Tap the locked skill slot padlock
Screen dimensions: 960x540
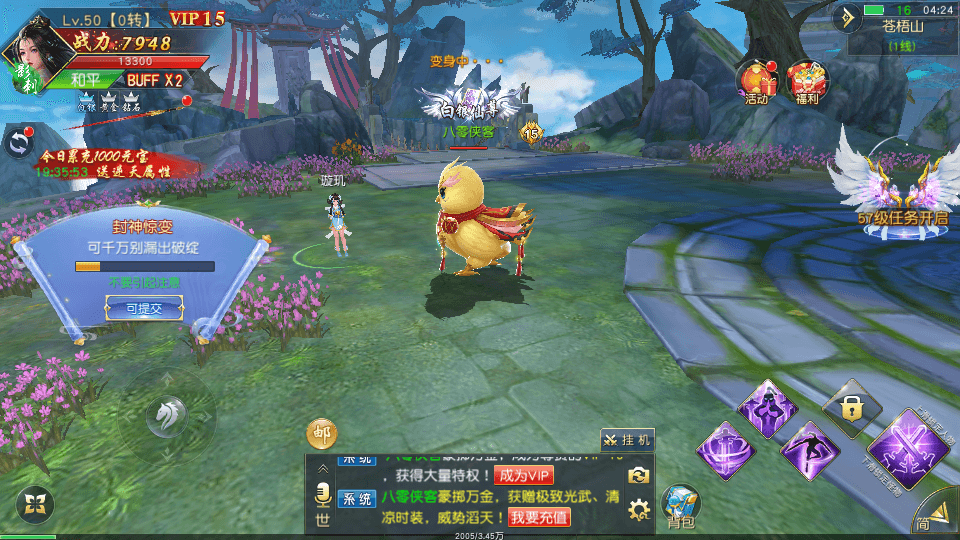tap(851, 406)
